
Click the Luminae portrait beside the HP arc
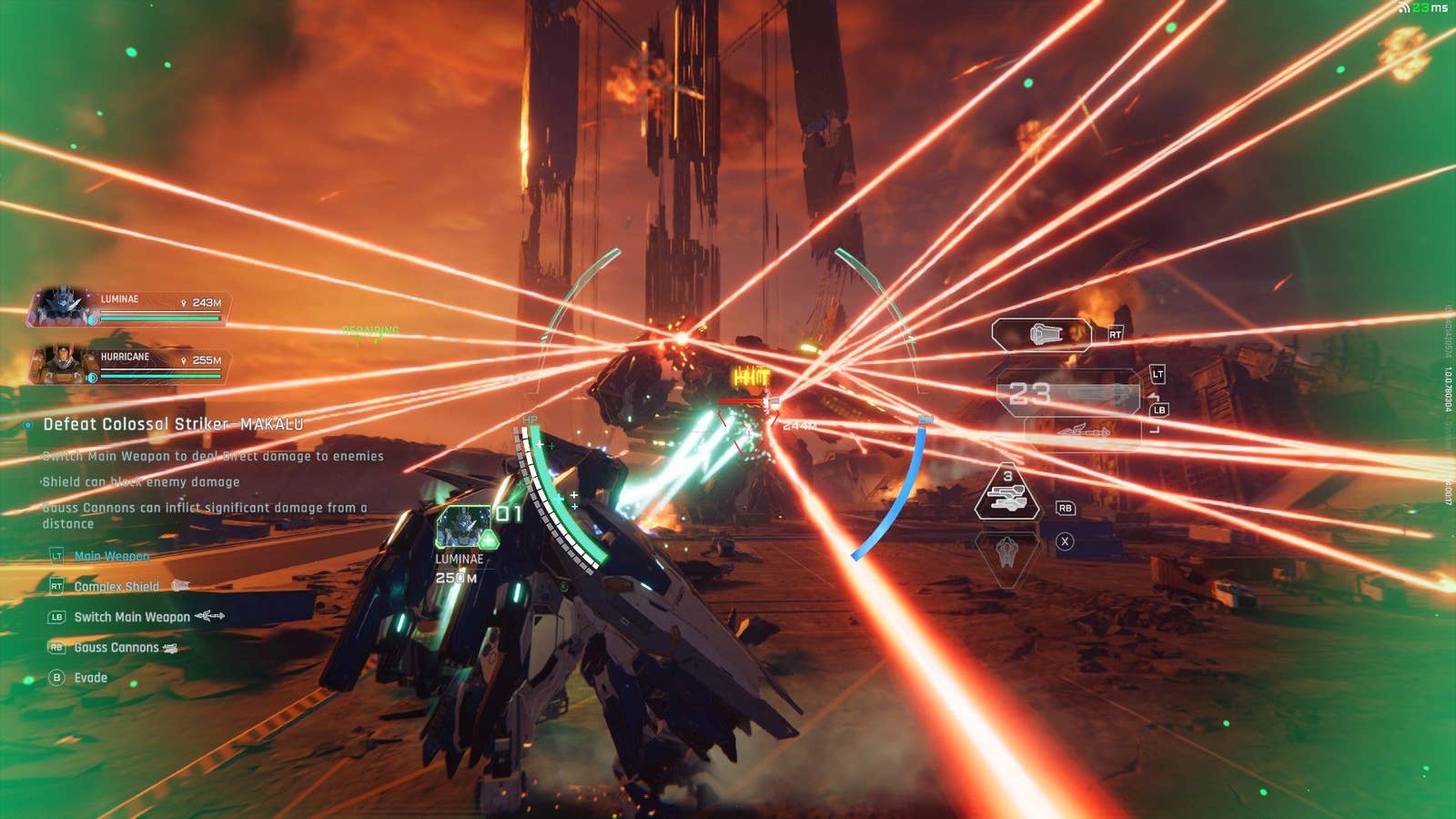(x=464, y=526)
